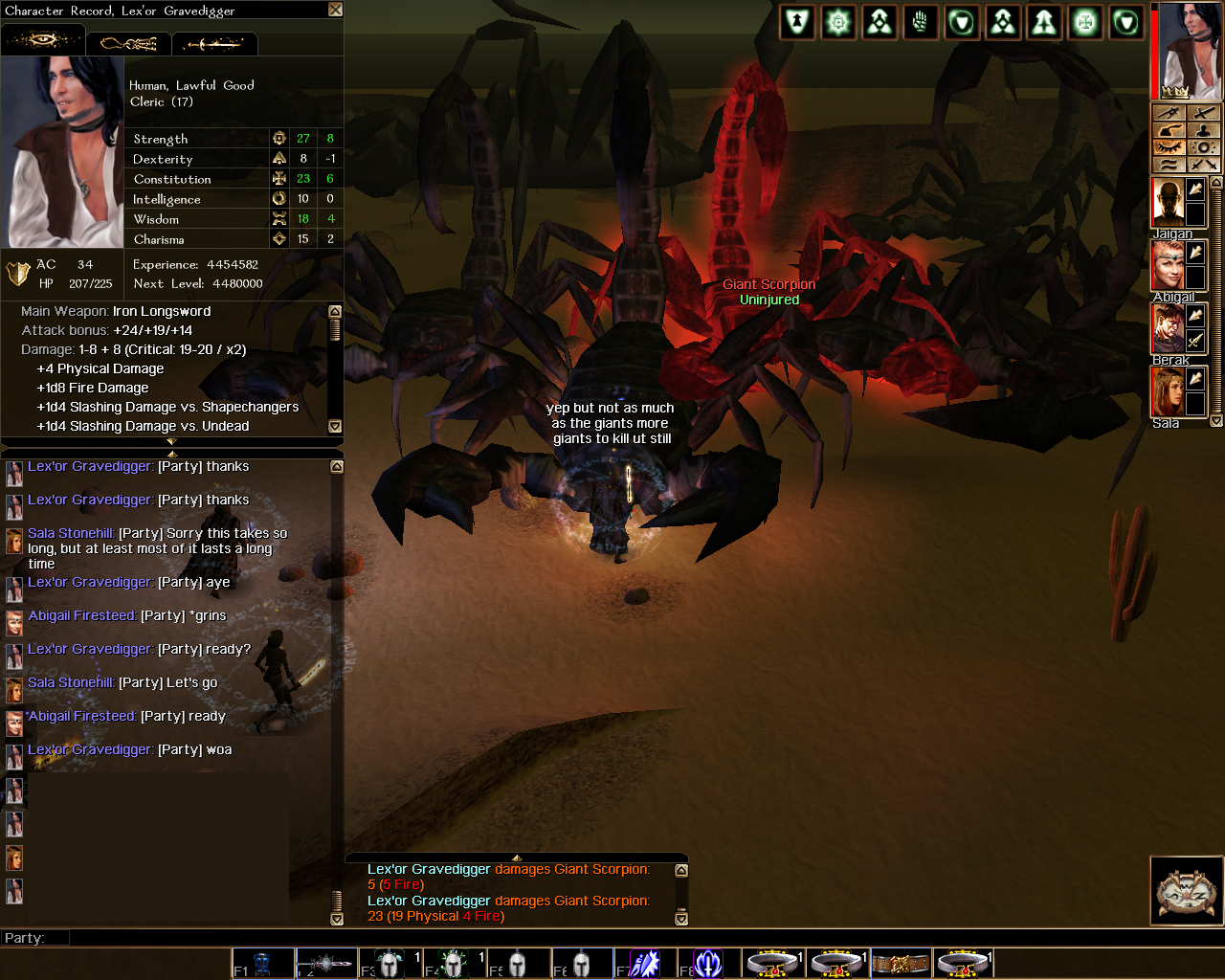This screenshot has width=1225, height=980.
Task: Switch to the second Character Record tab
Action: pyautogui.click(x=129, y=43)
